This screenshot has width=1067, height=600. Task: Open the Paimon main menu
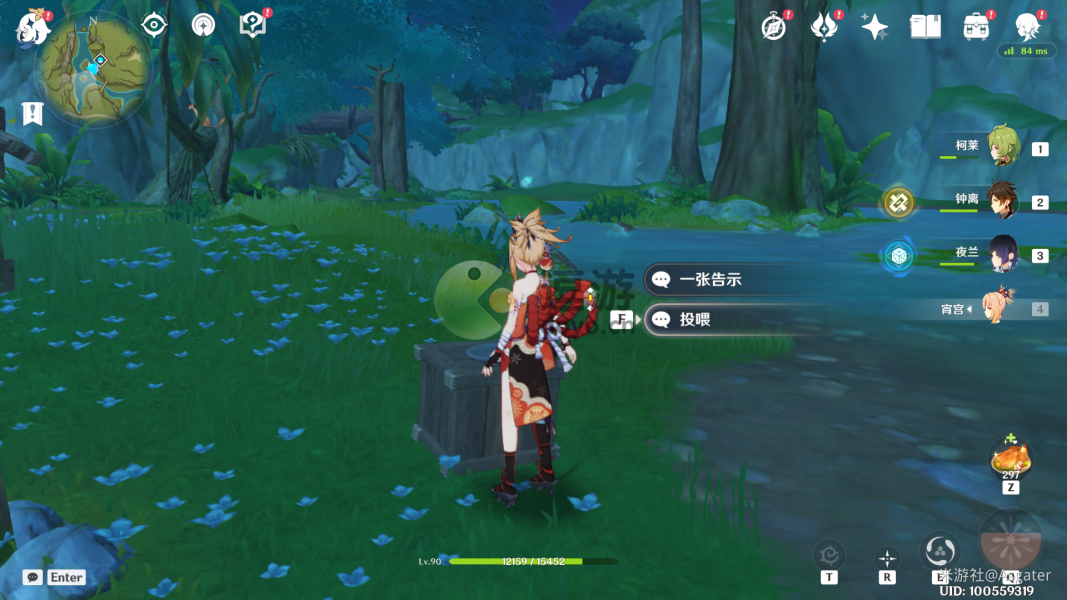(32, 28)
